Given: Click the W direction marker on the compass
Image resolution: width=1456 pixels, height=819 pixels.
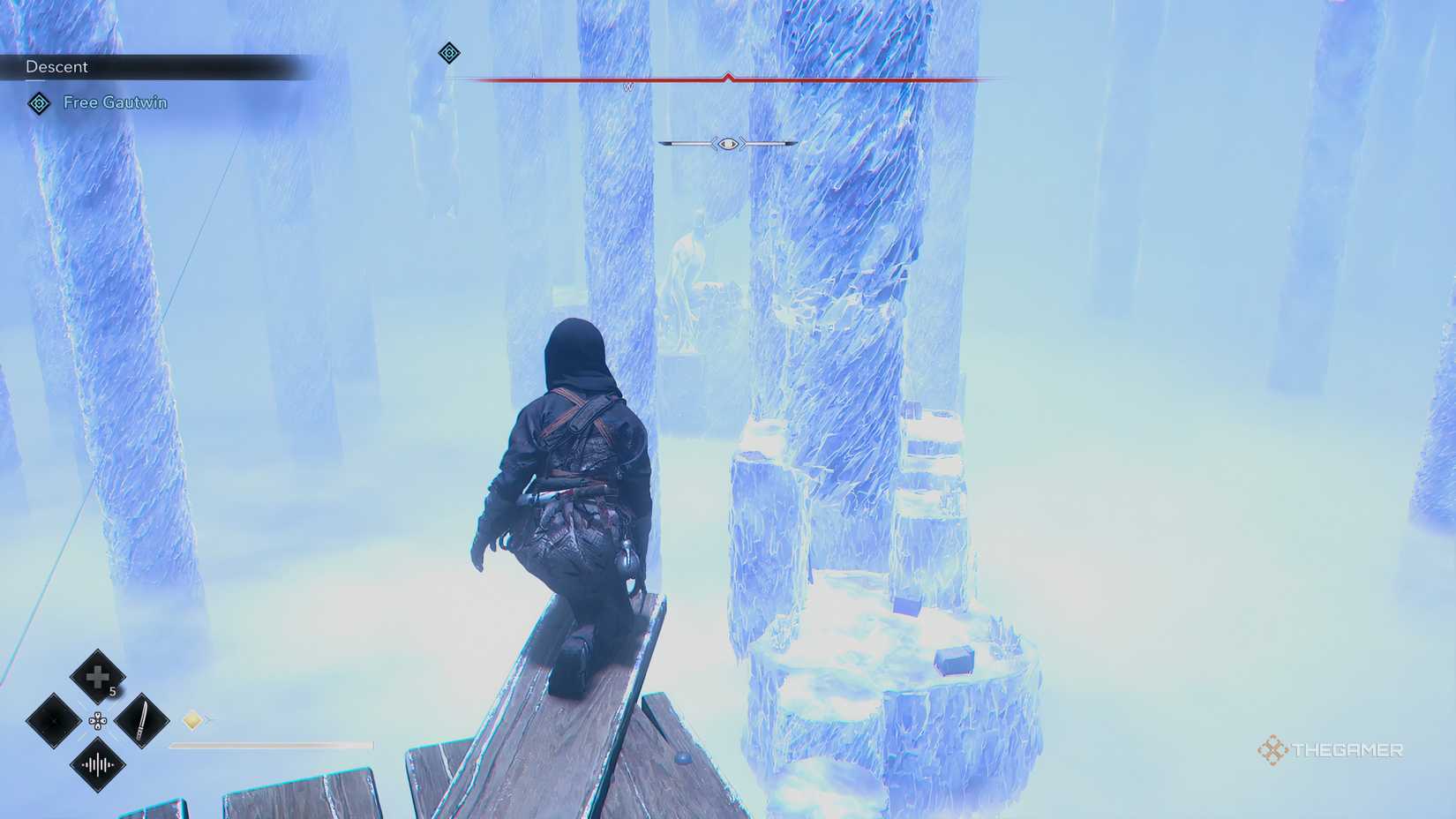Looking at the screenshot, I should [627, 86].
